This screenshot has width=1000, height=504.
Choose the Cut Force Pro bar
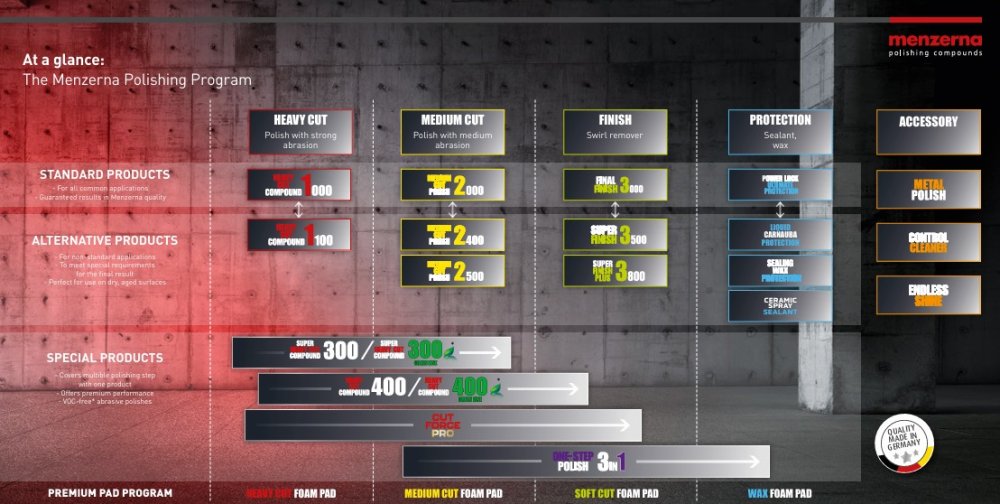(443, 425)
